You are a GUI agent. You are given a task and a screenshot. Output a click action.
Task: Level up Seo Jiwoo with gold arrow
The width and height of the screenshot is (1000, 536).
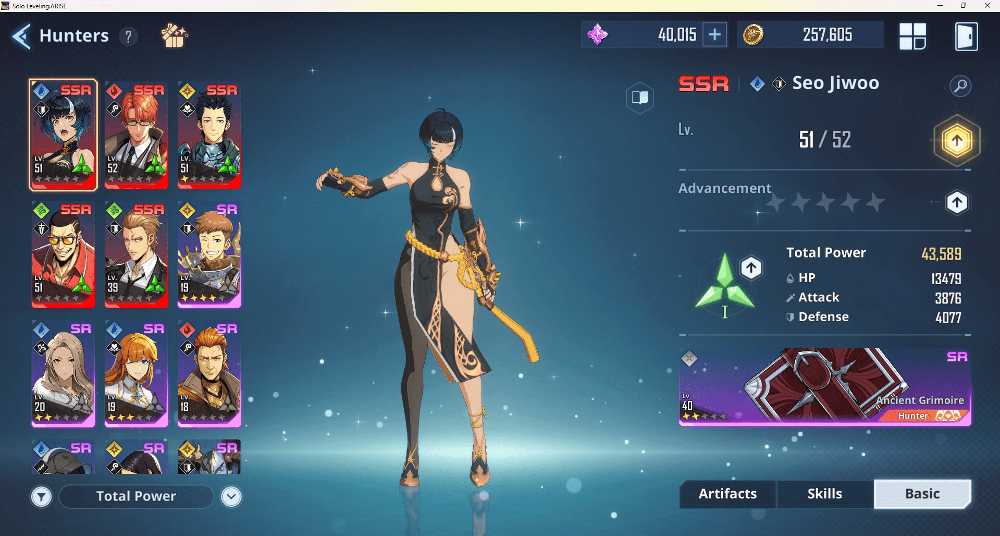(956, 141)
